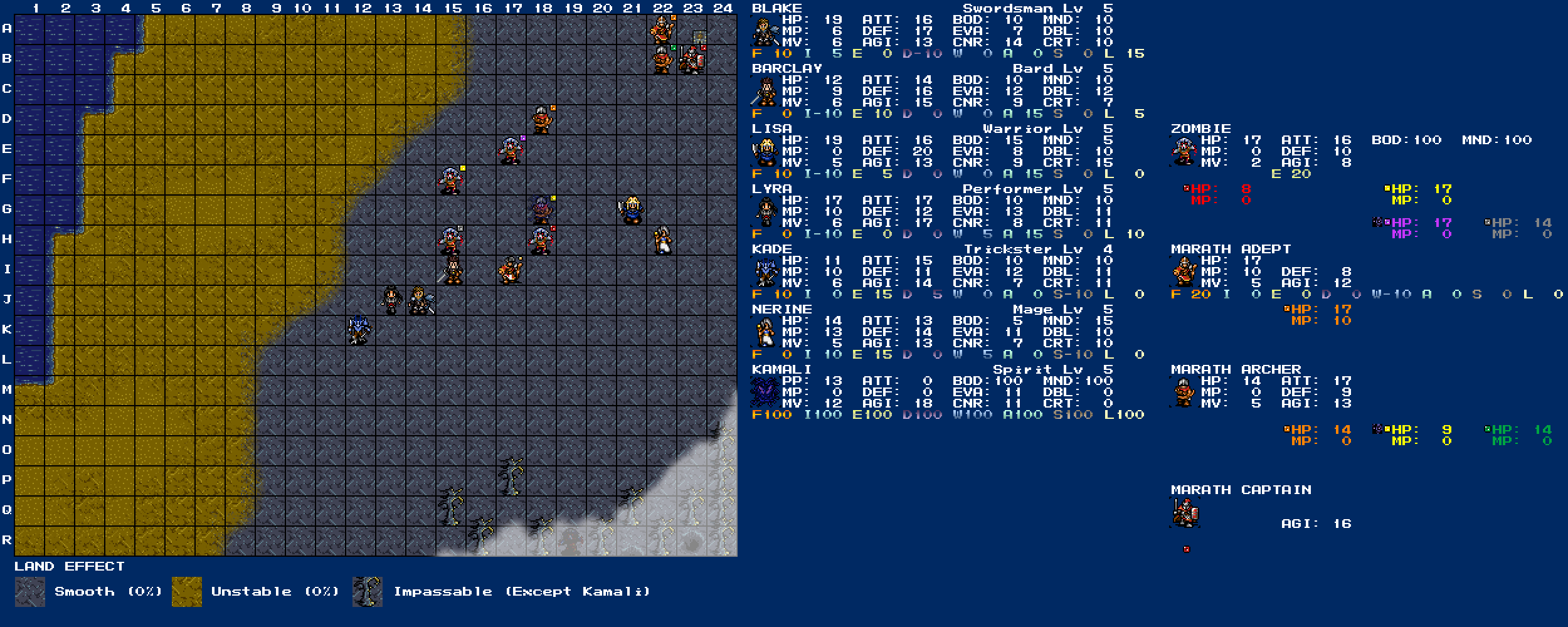1568x627 pixels.
Task: Select Barclay the Bard's portrait
Action: click(765, 92)
